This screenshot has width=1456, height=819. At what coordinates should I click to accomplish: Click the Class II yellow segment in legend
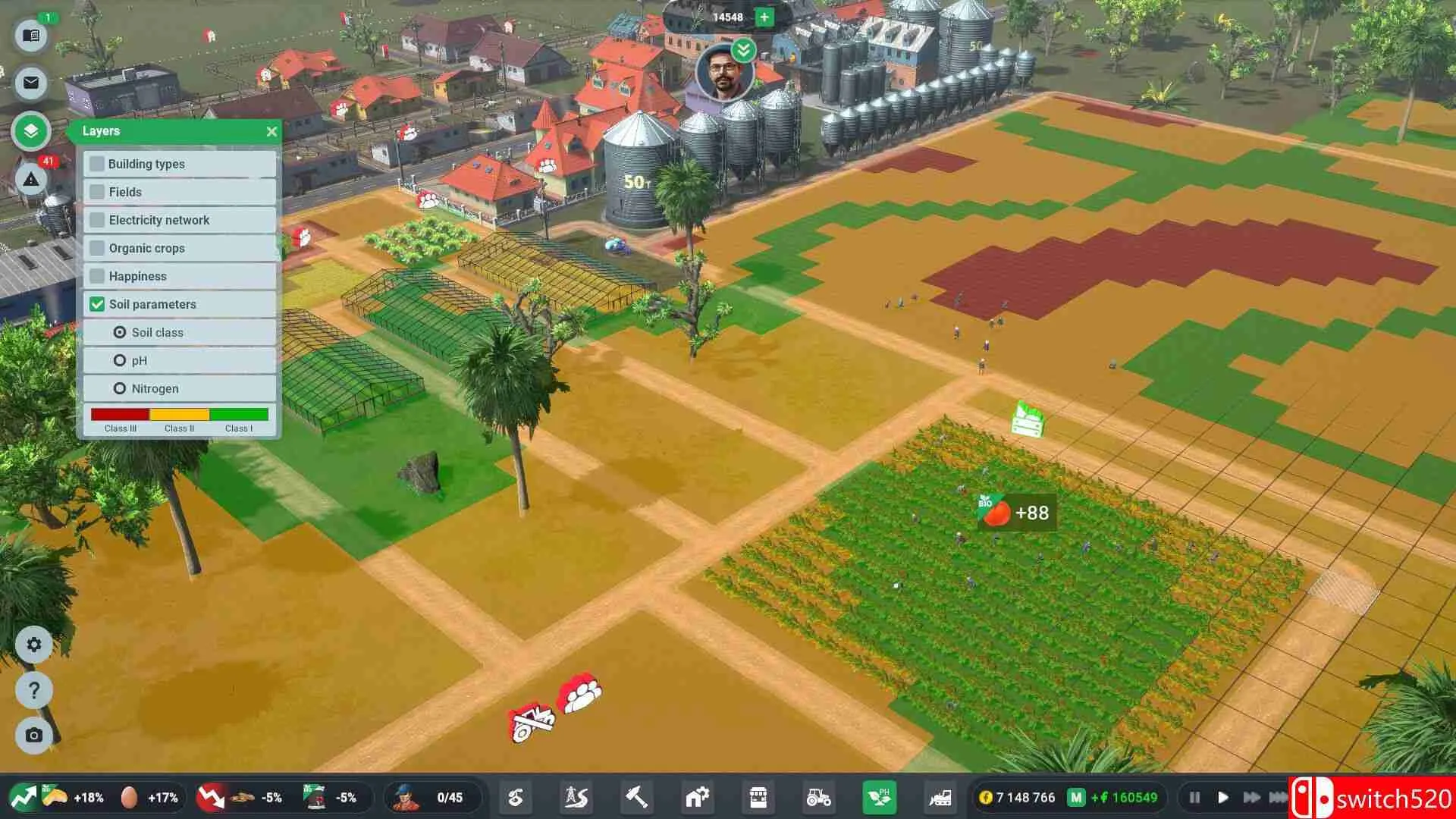tap(180, 413)
